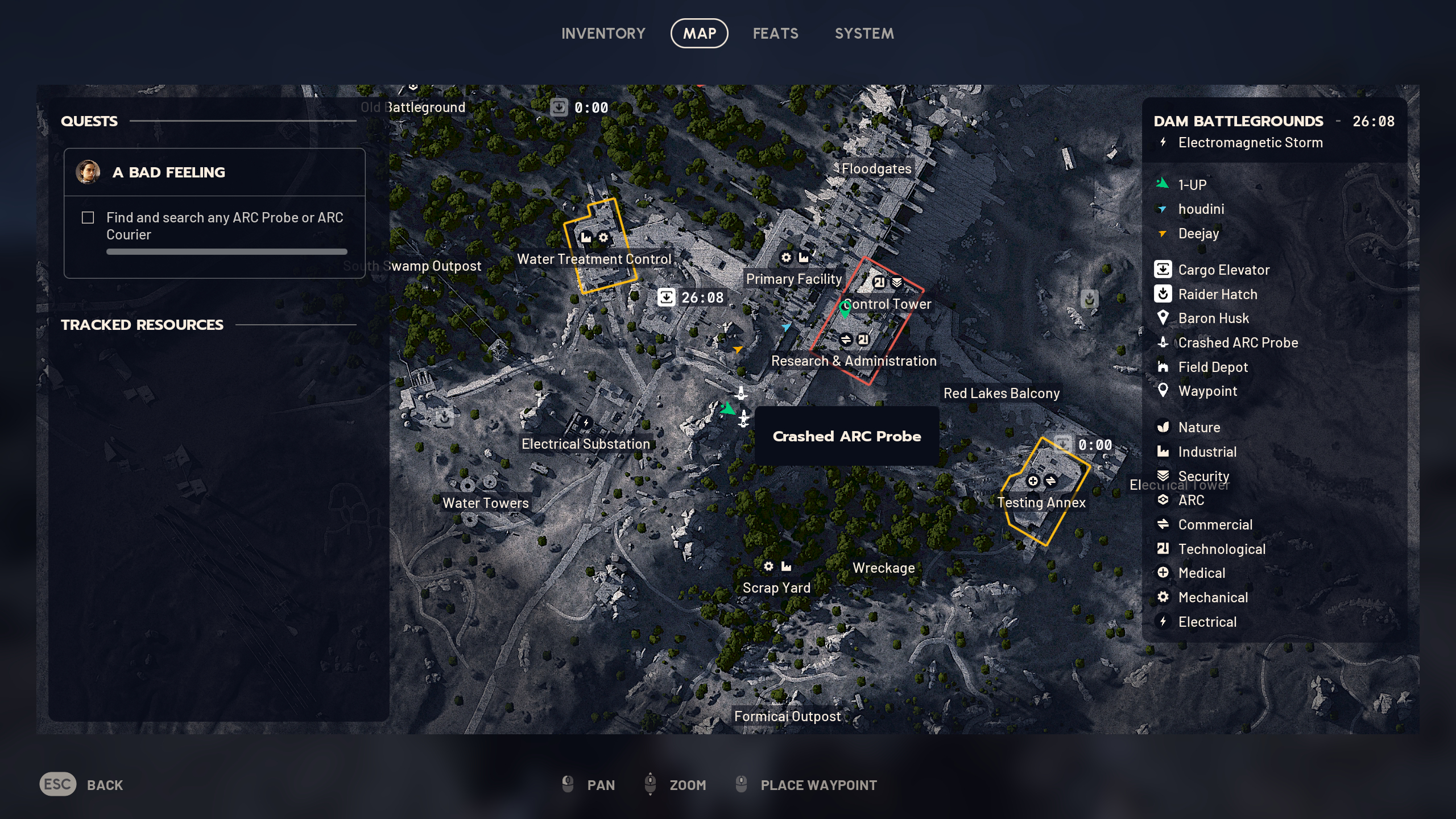
Task: Select the Crashed ARC Probe legend icon
Action: pyautogui.click(x=1163, y=342)
